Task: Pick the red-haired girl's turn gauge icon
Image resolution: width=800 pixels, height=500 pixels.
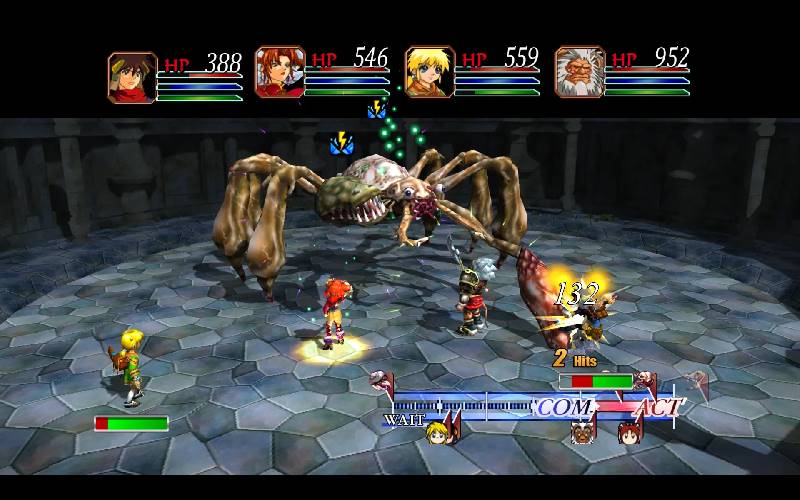Action: click(x=629, y=433)
